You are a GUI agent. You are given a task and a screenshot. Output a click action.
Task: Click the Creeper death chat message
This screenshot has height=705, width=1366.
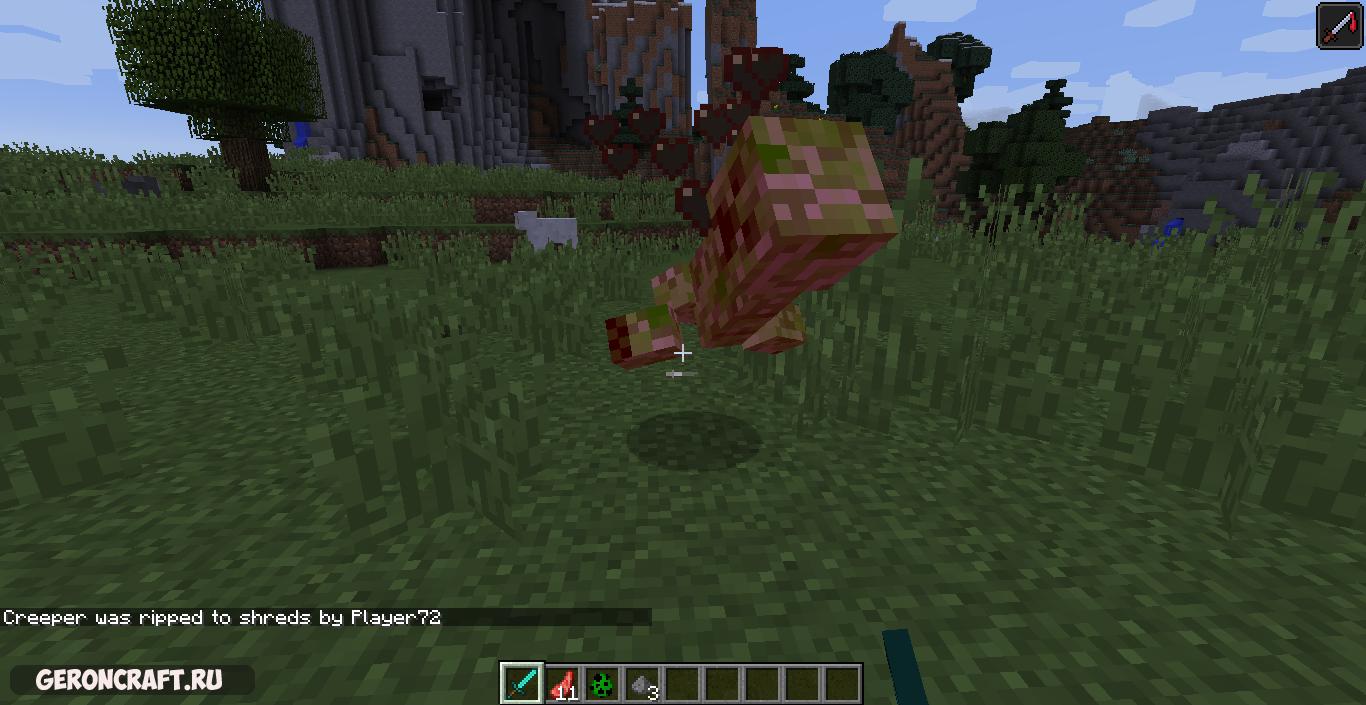222,617
